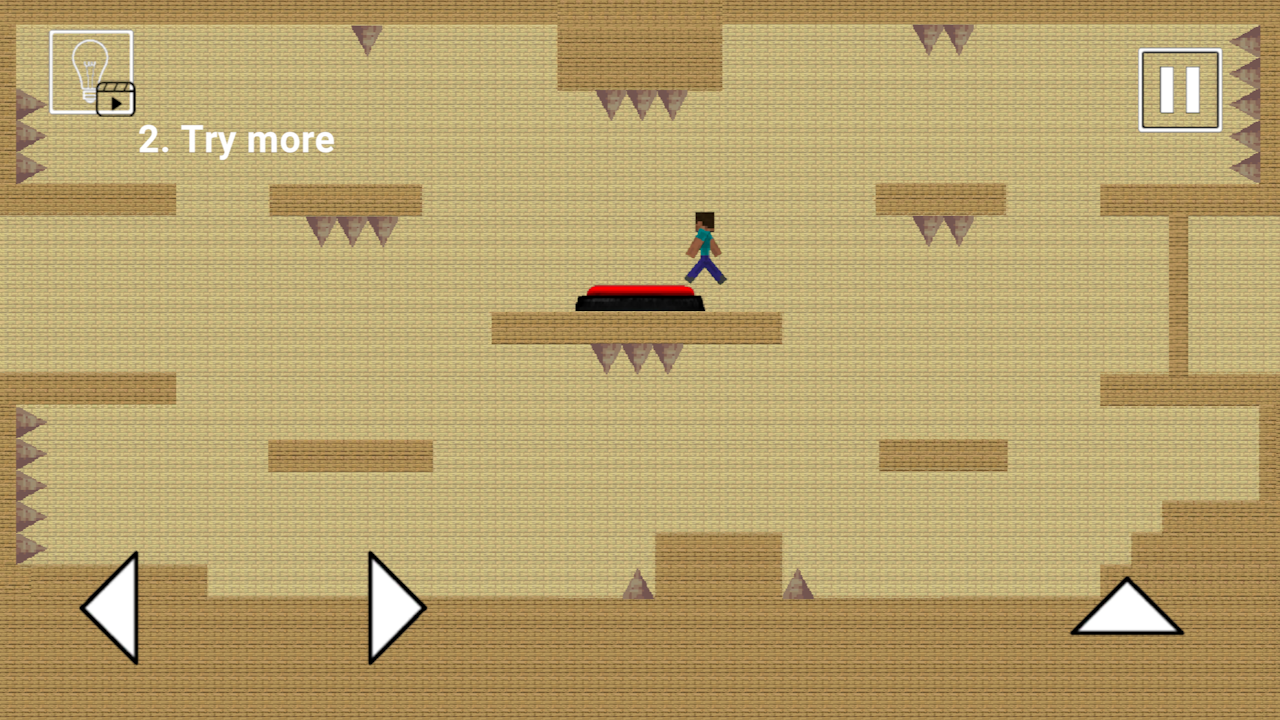Activate left arrow to face left
The image size is (1280, 720).
(110, 607)
